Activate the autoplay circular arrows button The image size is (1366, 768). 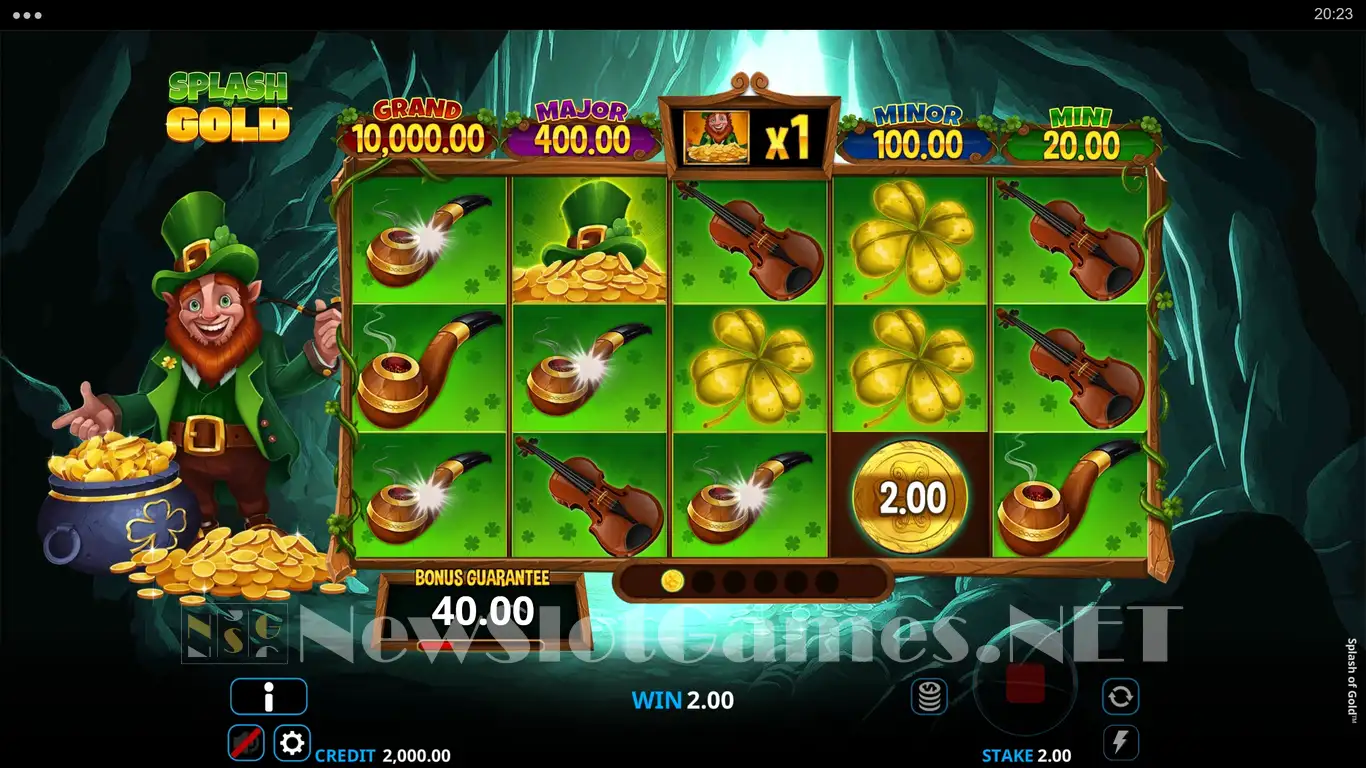pos(1120,696)
